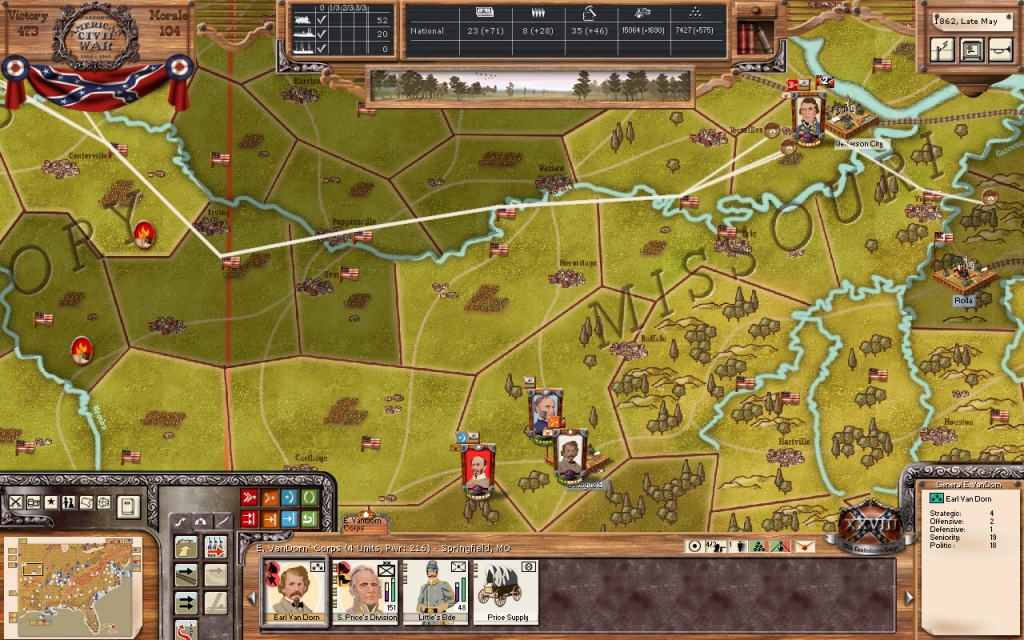Click the trumpet end-turn button
The width and height of the screenshot is (1024, 640).
coord(999,49)
